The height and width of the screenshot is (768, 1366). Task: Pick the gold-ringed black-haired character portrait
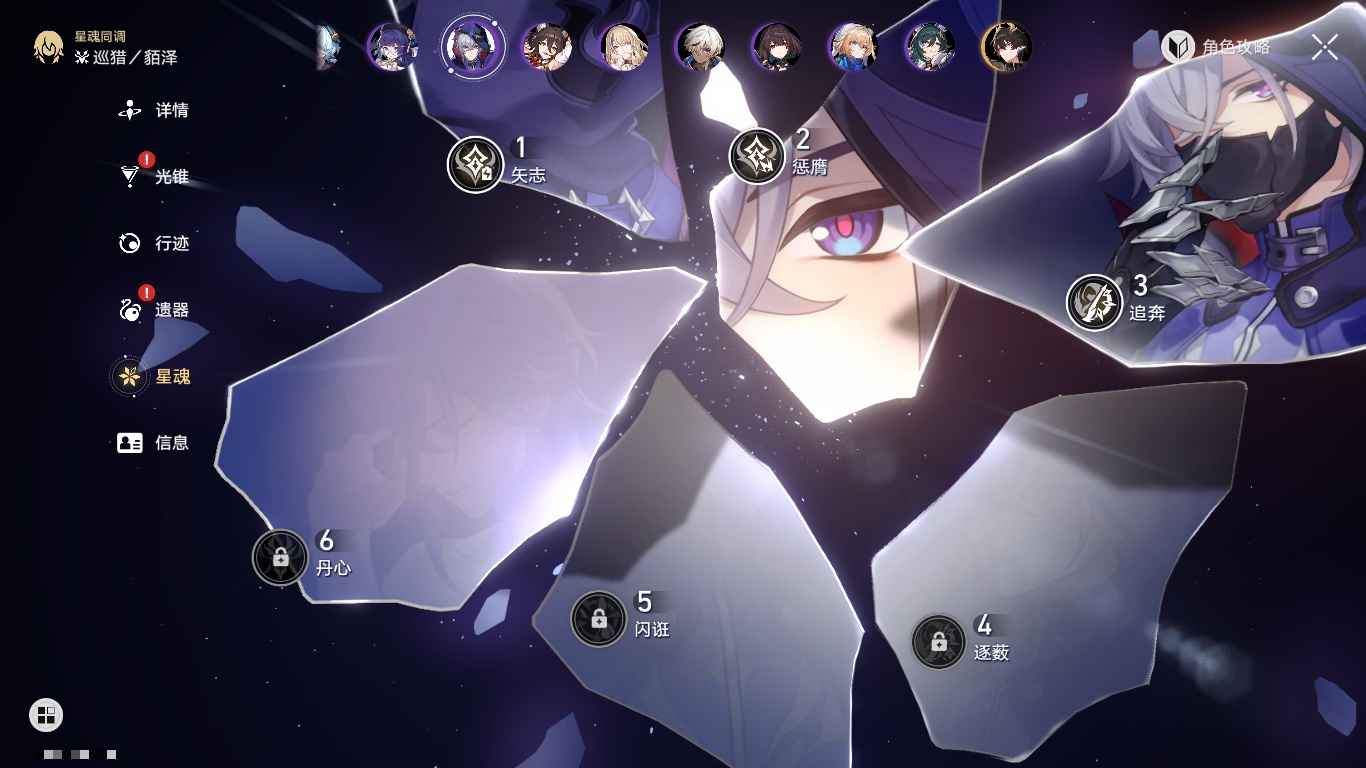pos(1007,47)
